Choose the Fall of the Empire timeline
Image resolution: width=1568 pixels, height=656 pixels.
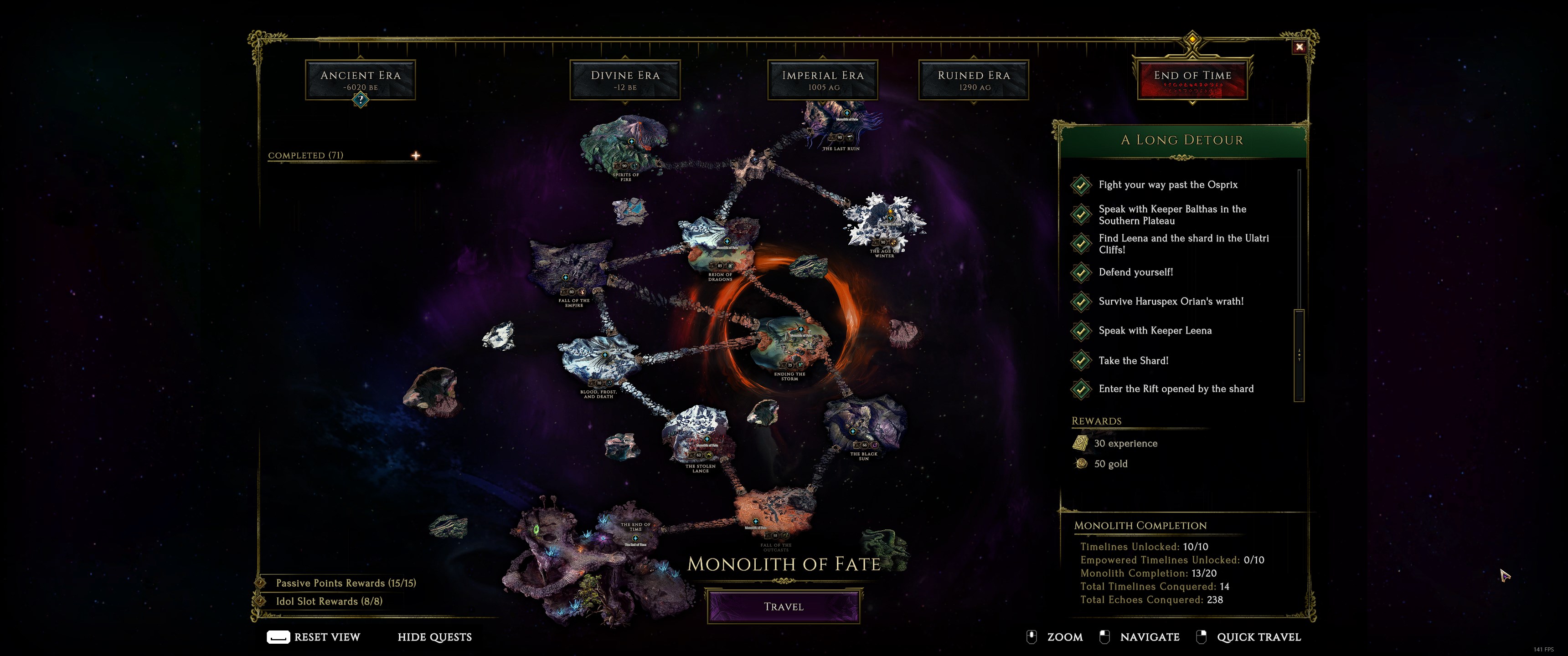click(x=569, y=271)
